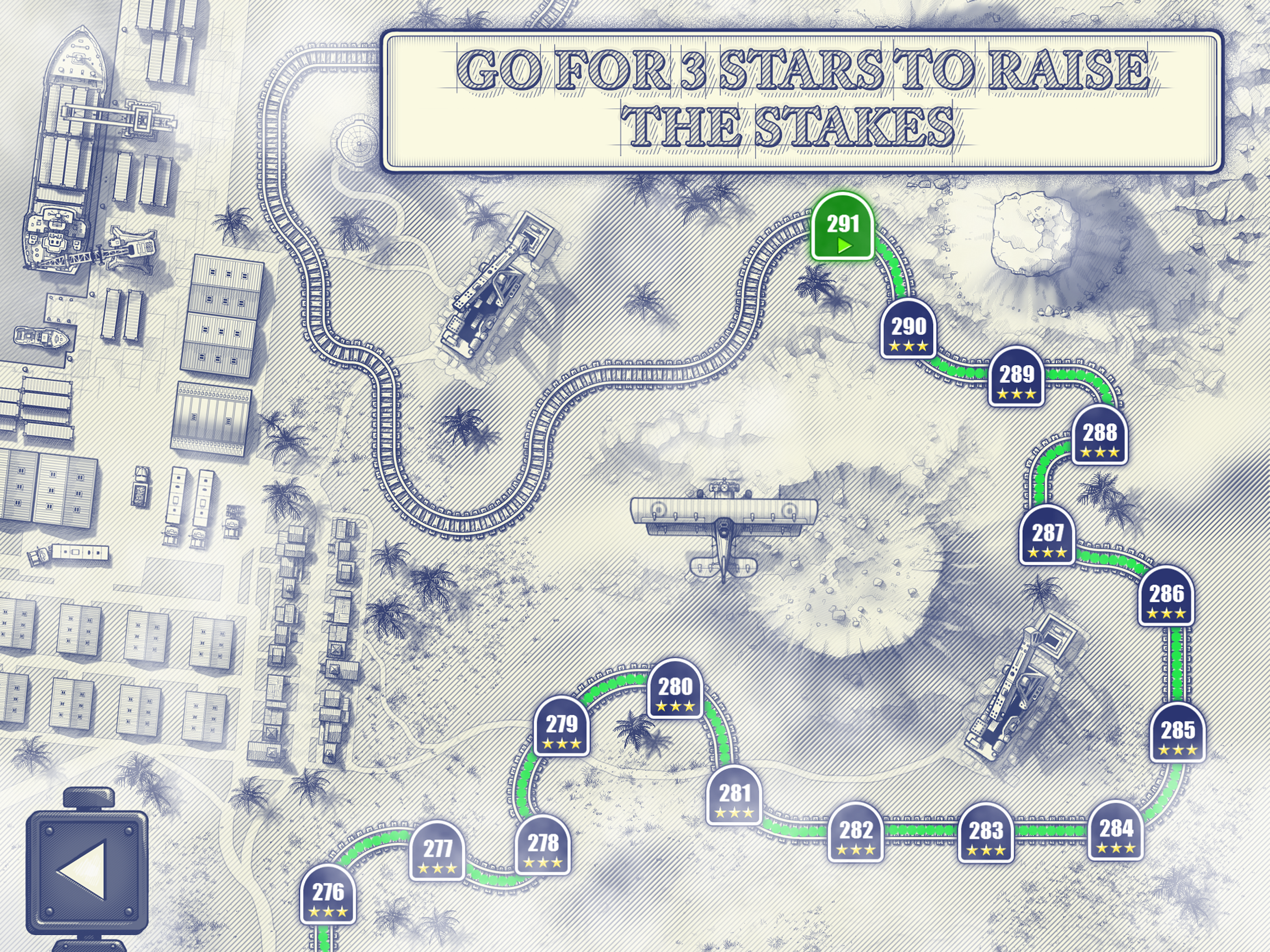1270x952 pixels.
Task: Choose level 278 on the track
Action: click(x=542, y=846)
